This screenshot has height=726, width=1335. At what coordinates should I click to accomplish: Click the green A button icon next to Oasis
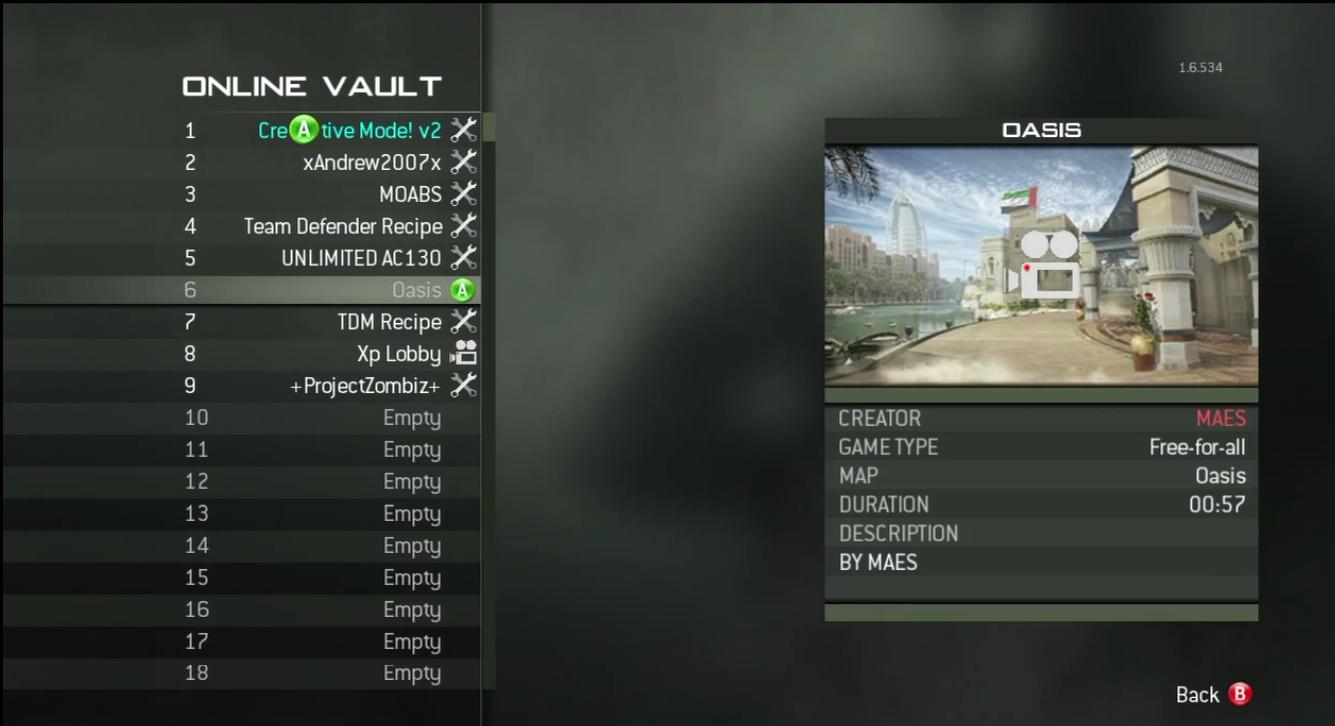click(x=461, y=289)
